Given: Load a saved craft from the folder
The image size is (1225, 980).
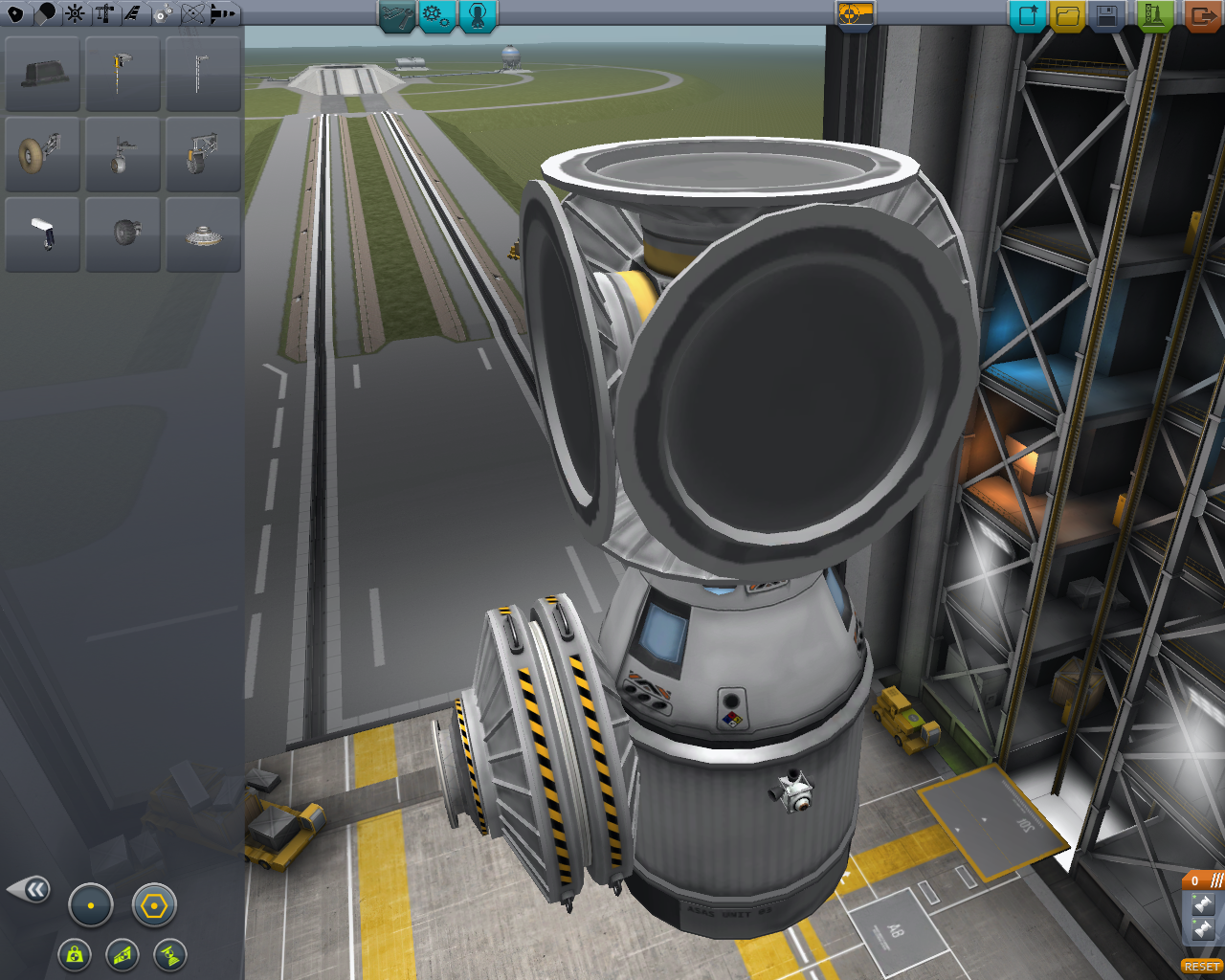Looking at the screenshot, I should point(1067,15).
